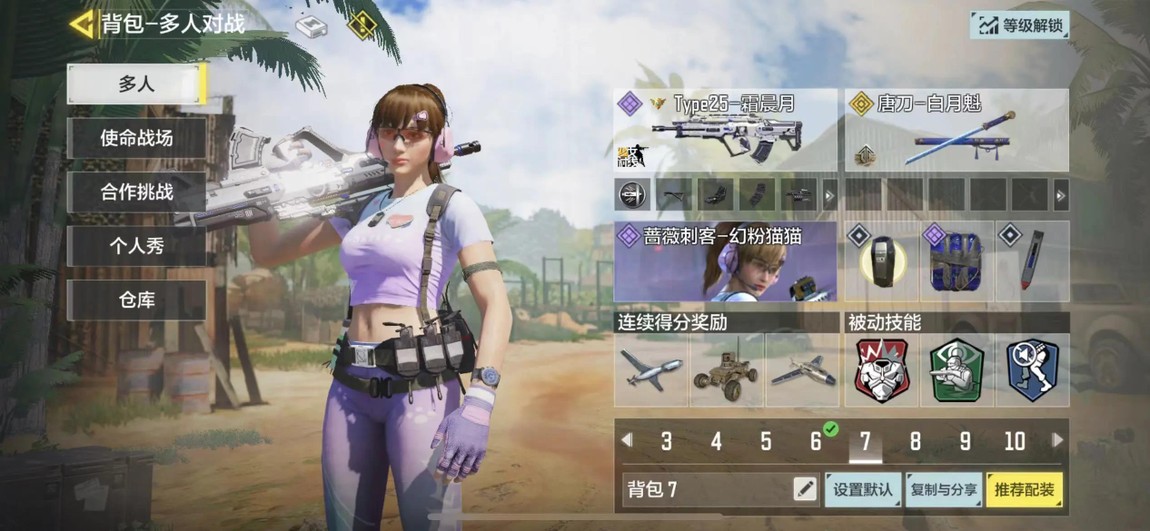Viewport: 1150px width, 531px height.
Task: Select the wheeled robot vehicle scorestreak
Action: [727, 369]
